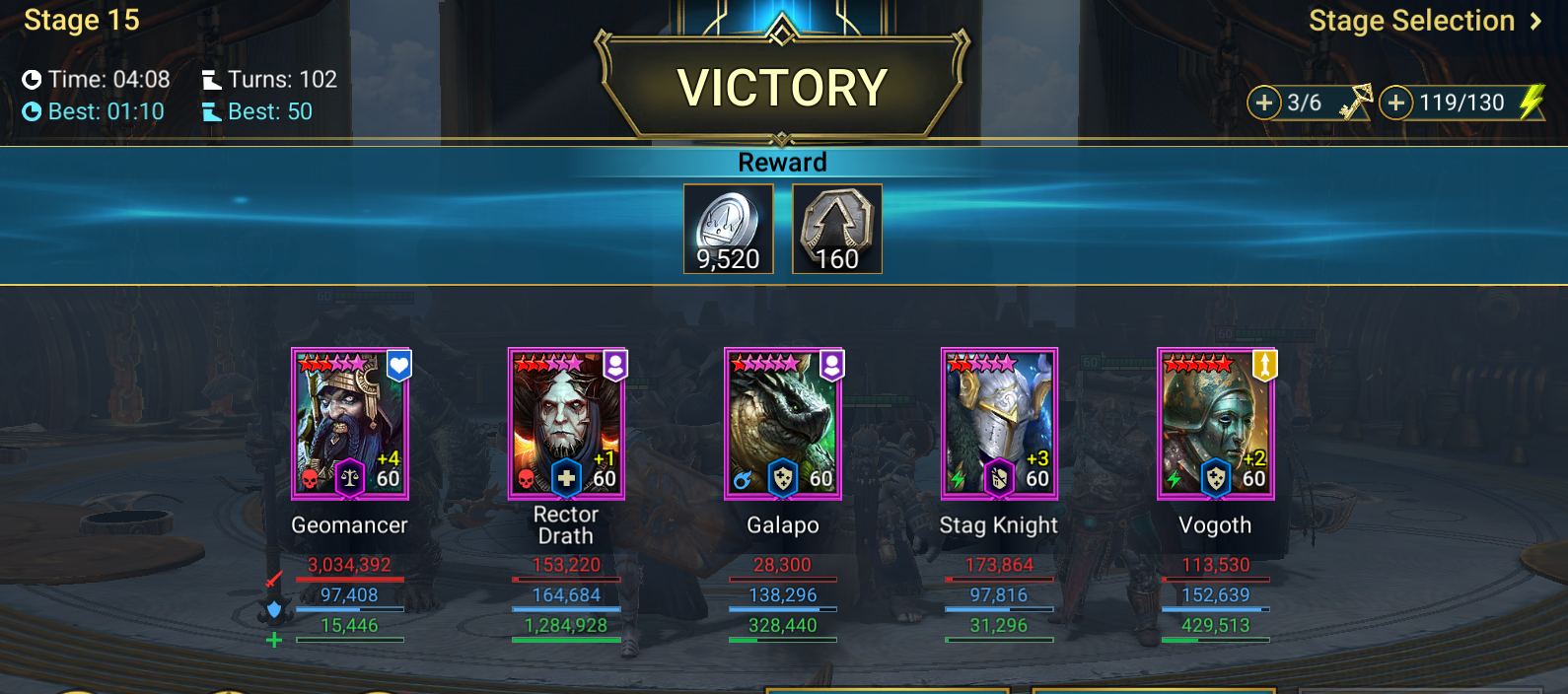Image resolution: width=1568 pixels, height=694 pixels.
Task: Select Stag Knight champion portrait
Action: [999, 424]
